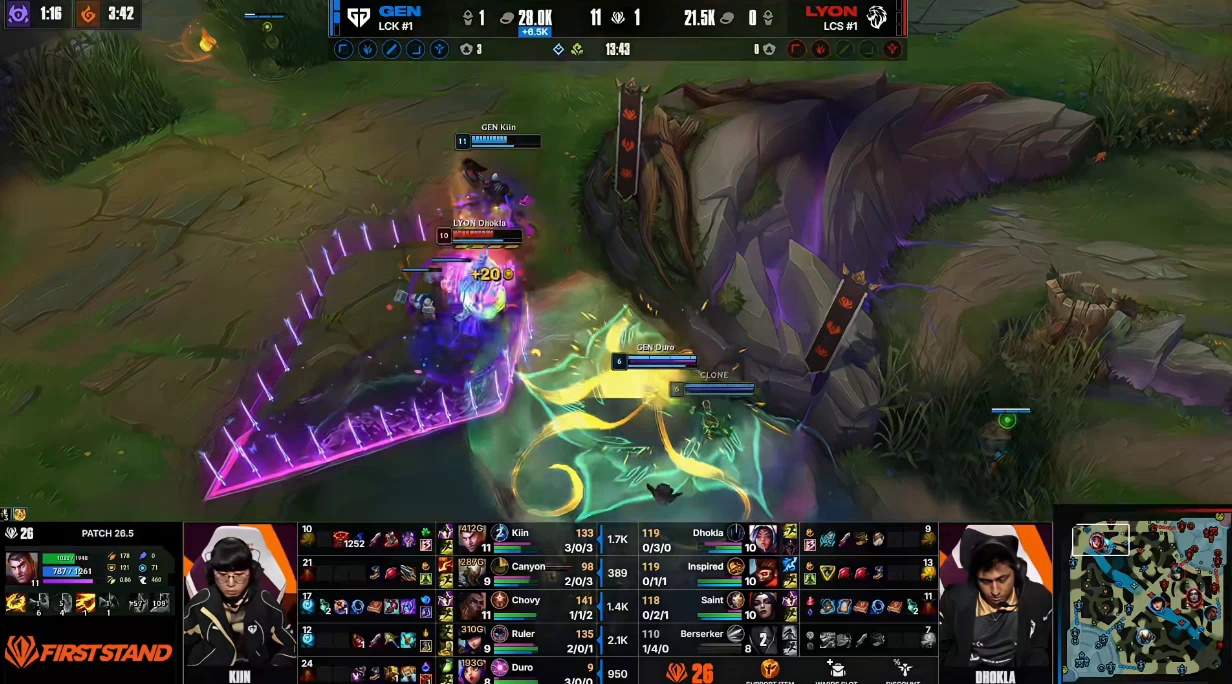This screenshot has height=684, width=1232.
Task: Click the LYON team logo on the top scoreboard
Action: click(x=876, y=17)
